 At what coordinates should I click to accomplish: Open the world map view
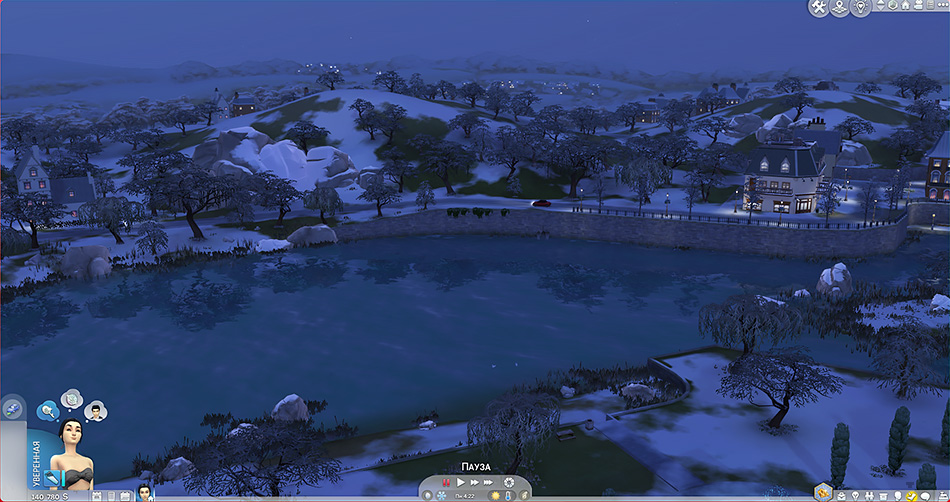[x=838, y=8]
